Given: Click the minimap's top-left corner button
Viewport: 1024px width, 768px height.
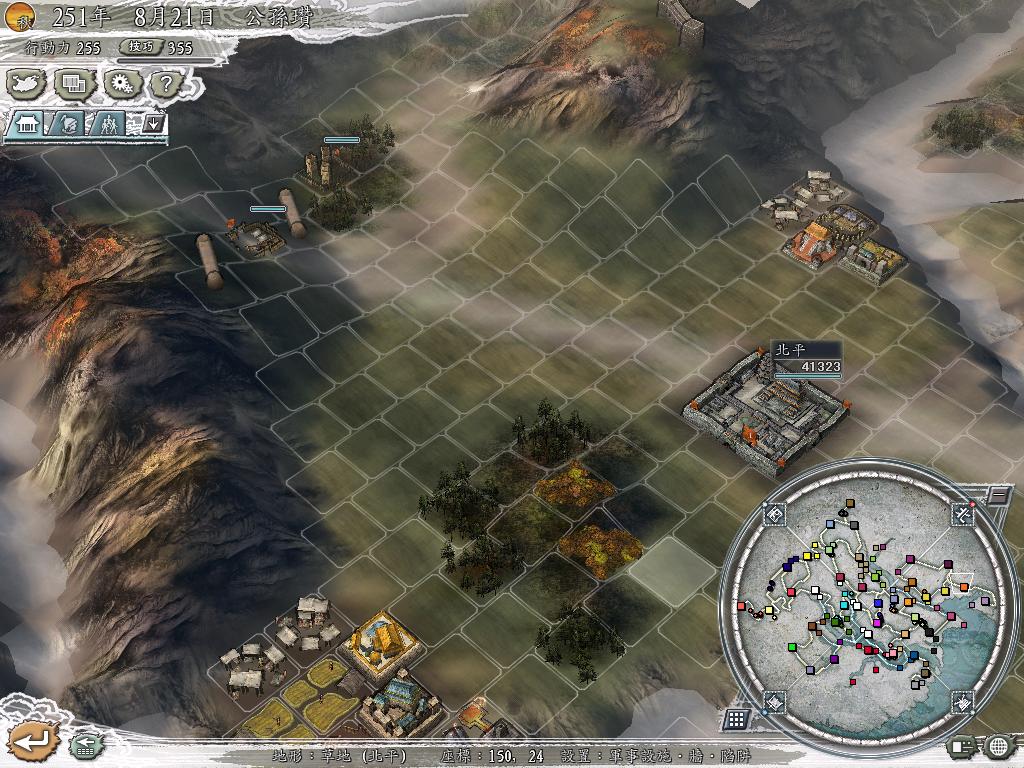Looking at the screenshot, I should [775, 513].
